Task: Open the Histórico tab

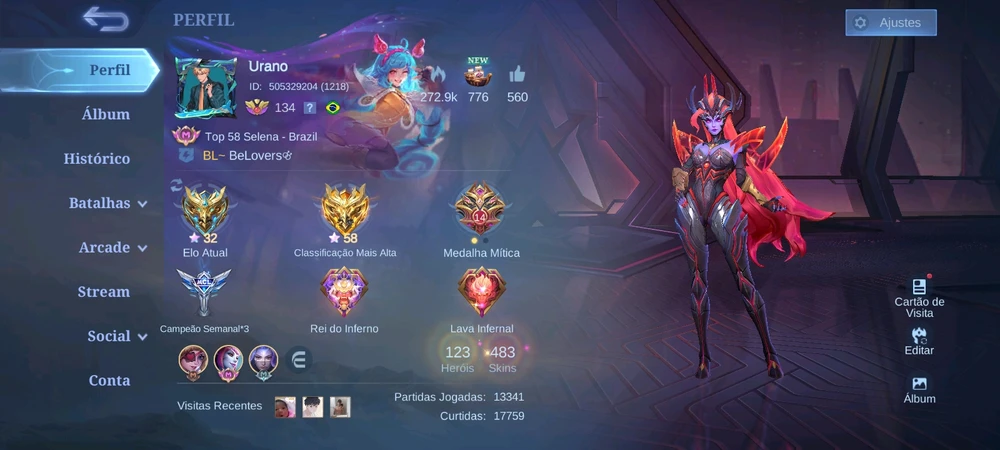Action: click(97, 158)
